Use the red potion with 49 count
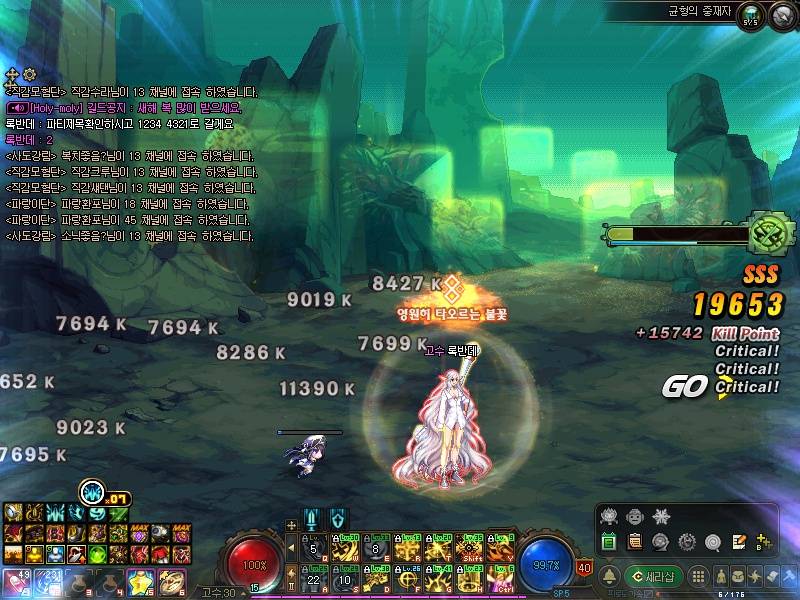 (x=17, y=582)
